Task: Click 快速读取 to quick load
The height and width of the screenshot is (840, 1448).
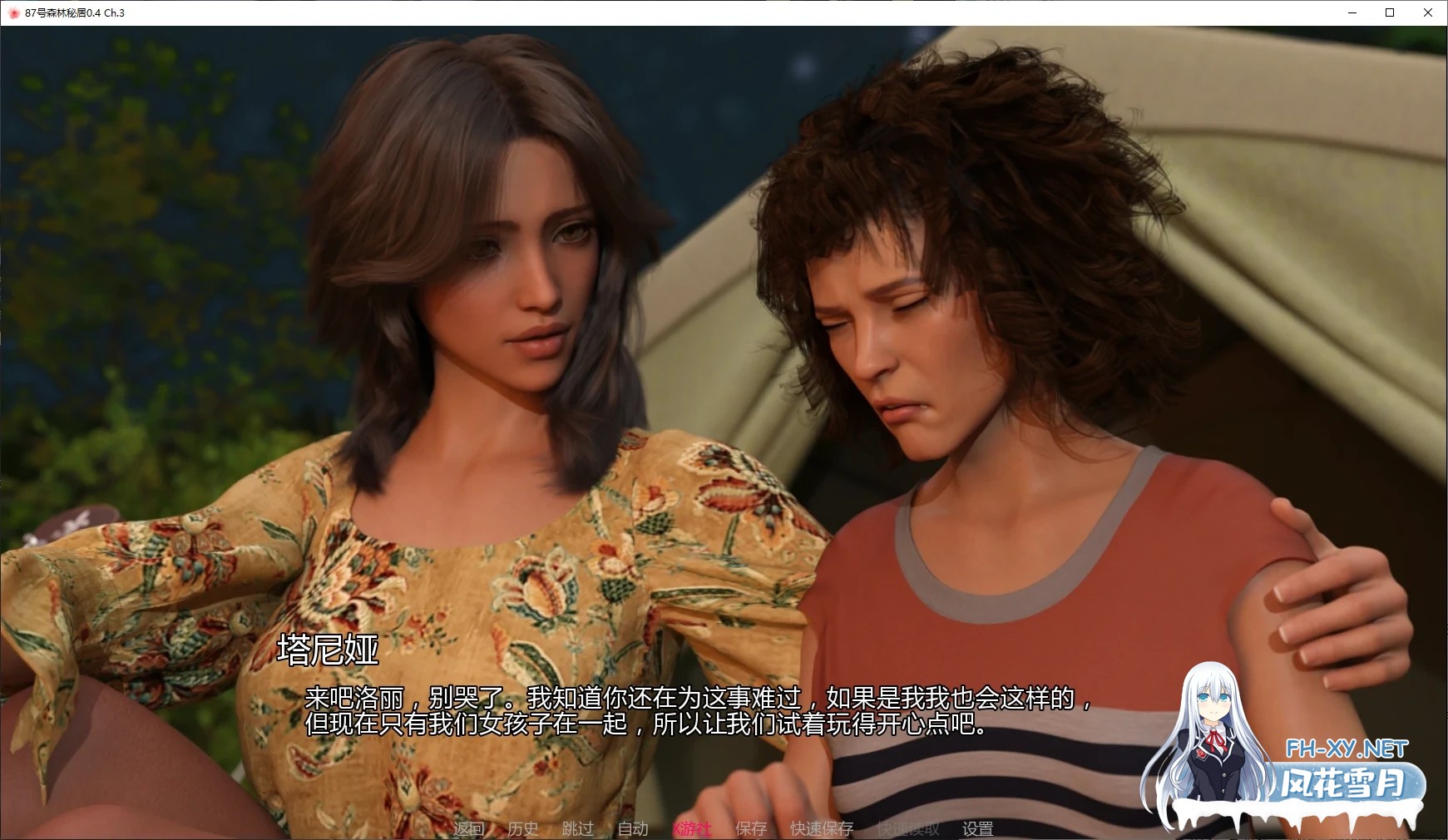Action: point(907,828)
